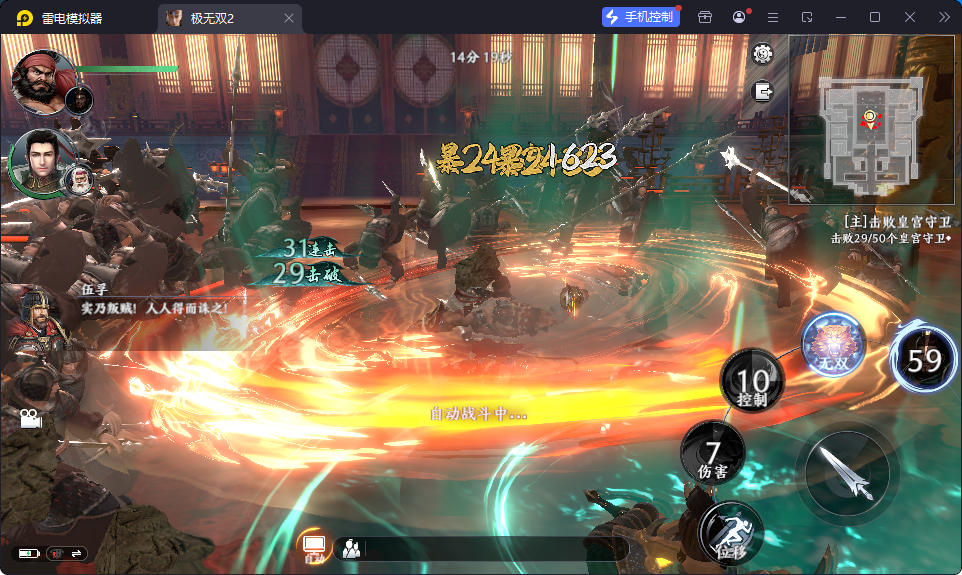Open the team members icon in chat bar
The height and width of the screenshot is (575, 962).
click(x=351, y=548)
